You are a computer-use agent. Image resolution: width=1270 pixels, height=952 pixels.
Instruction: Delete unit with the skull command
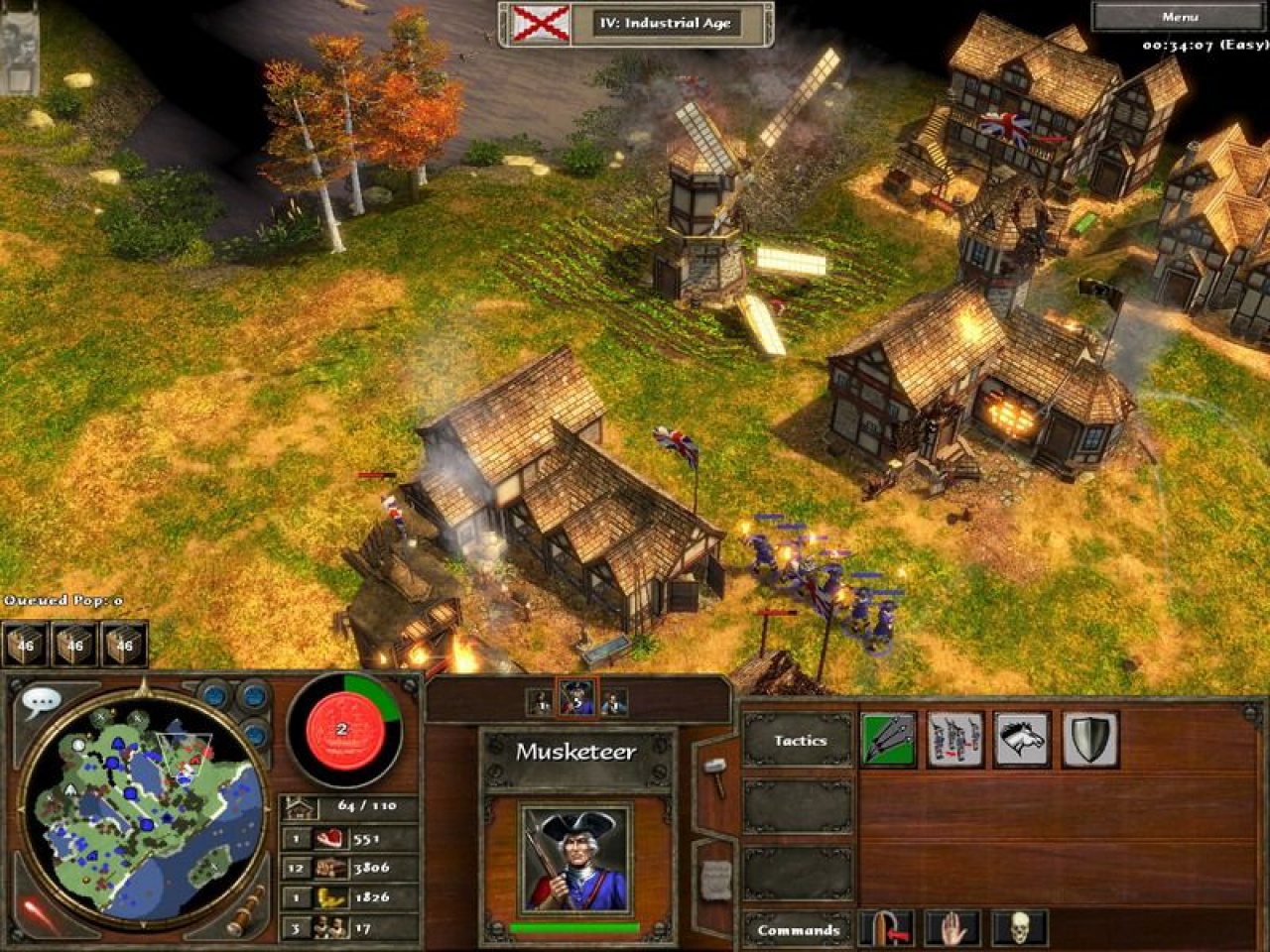pyautogui.click(x=1020, y=929)
